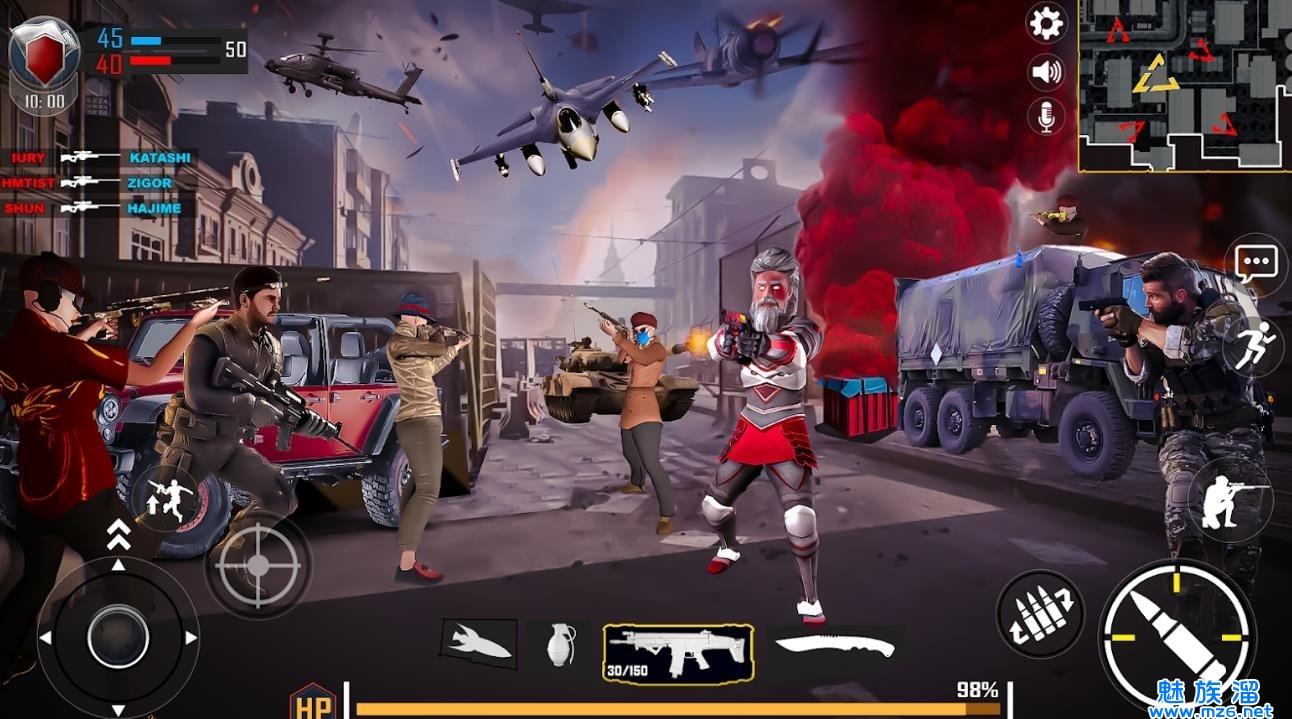This screenshot has width=1292, height=719.
Task: Open the gear settings menu
Action: (1046, 23)
